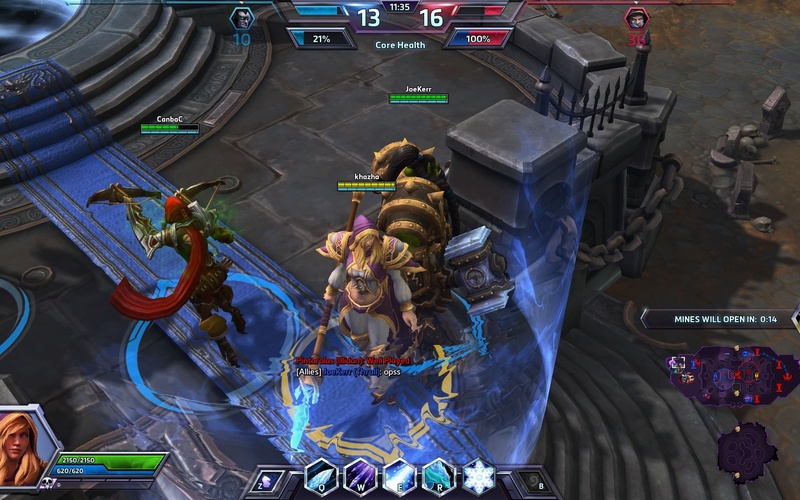Select the red team hero portrait at top
800x500 pixels.
pyautogui.click(x=635, y=19)
